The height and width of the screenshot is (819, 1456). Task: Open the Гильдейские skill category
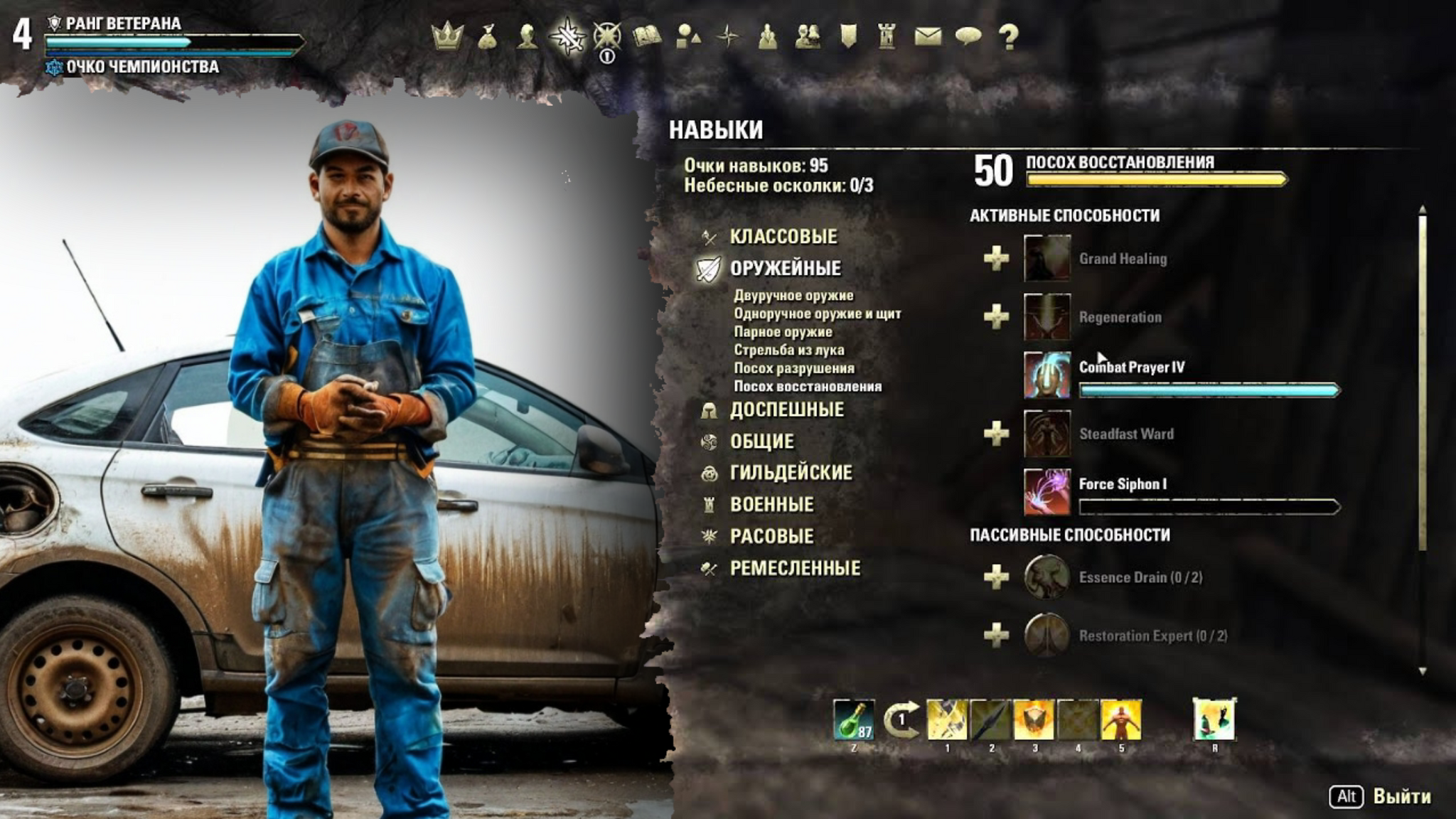point(791,473)
